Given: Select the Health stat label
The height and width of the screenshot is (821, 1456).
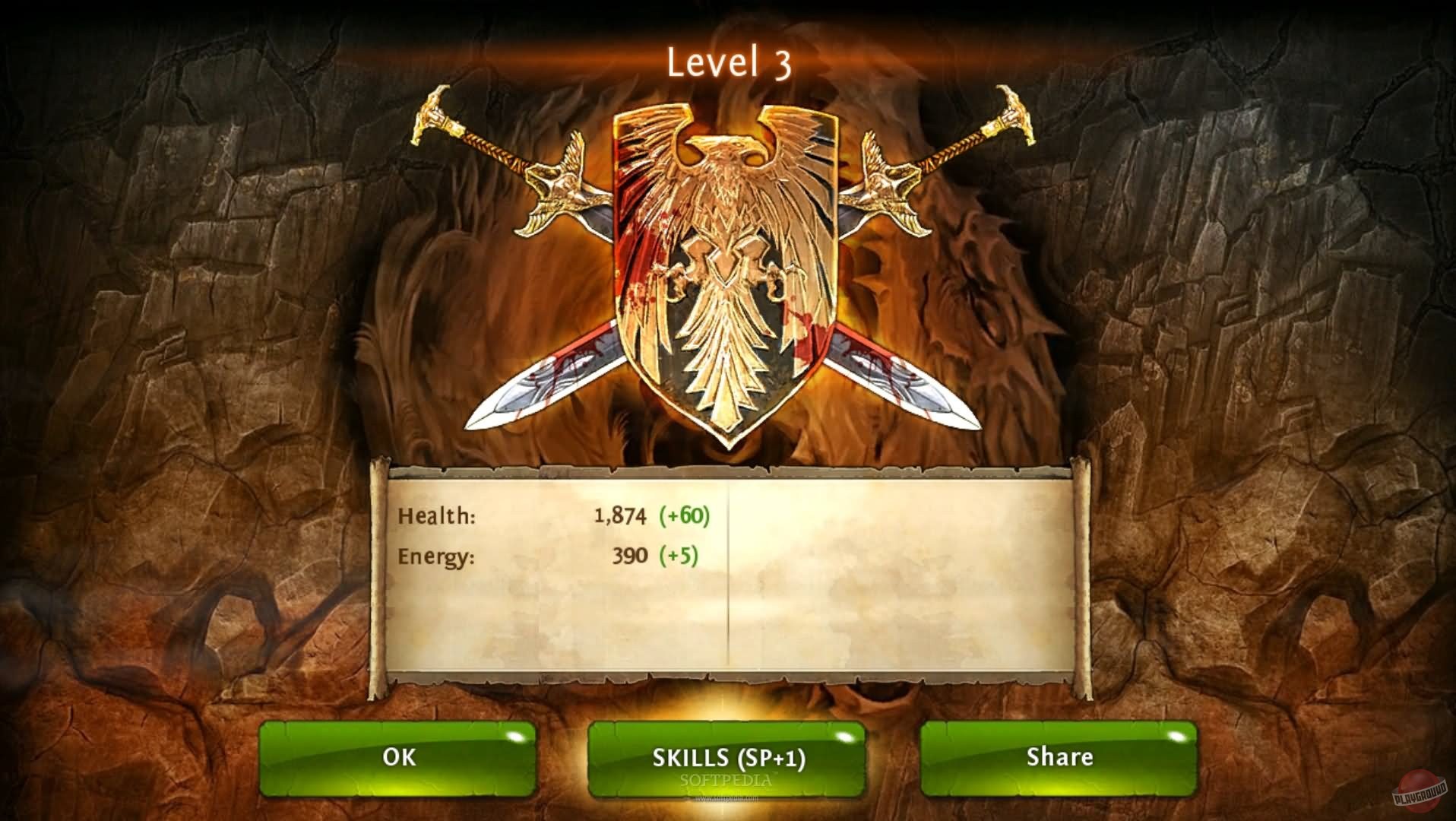Looking at the screenshot, I should pyautogui.click(x=435, y=516).
